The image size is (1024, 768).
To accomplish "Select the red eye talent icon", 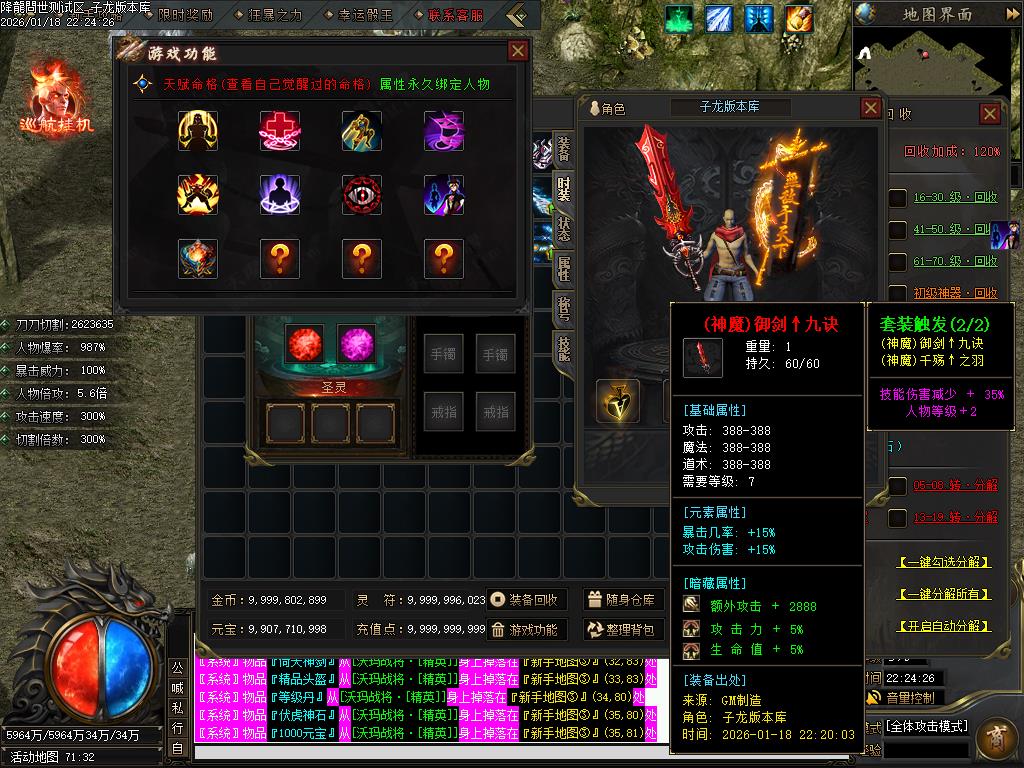I will [x=362, y=195].
